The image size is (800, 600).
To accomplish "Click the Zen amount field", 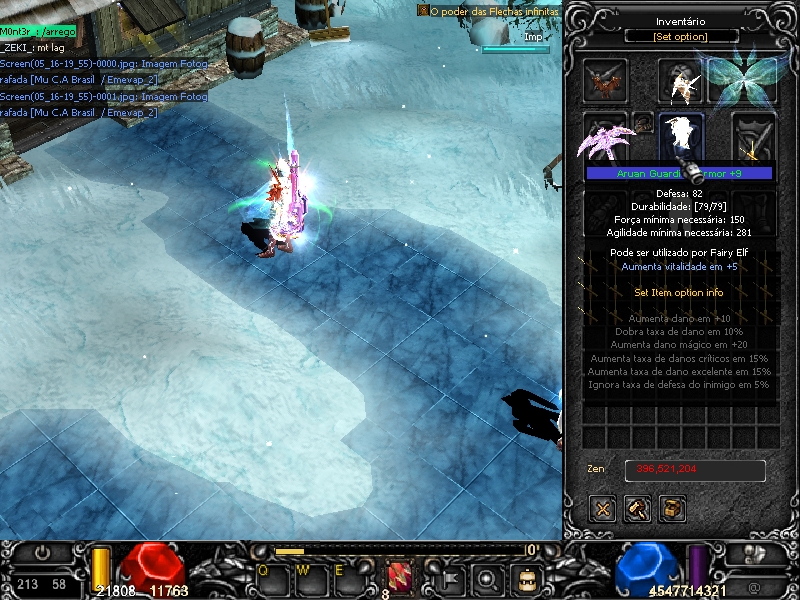I will pos(695,470).
